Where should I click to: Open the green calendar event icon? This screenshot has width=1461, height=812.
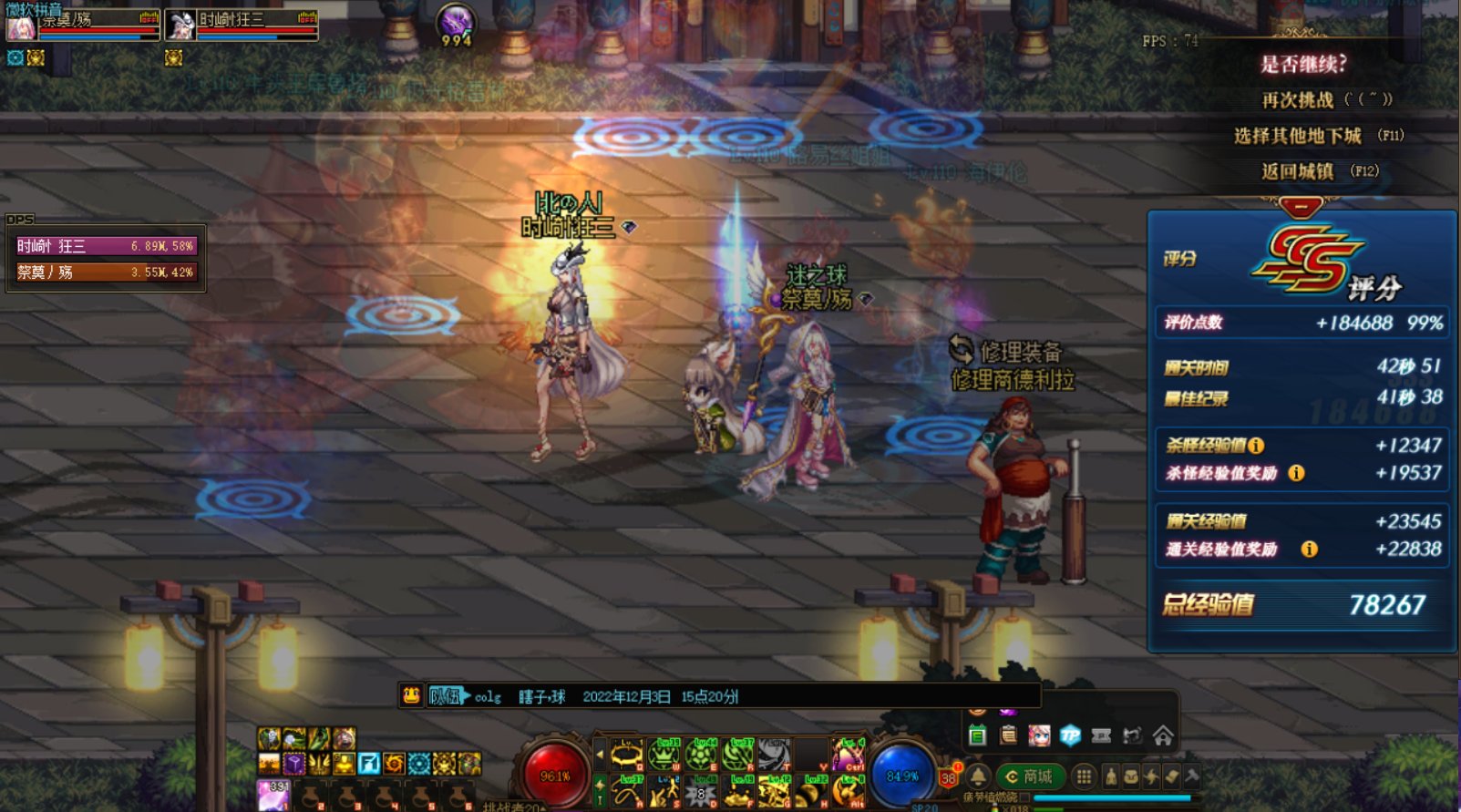pos(978,735)
